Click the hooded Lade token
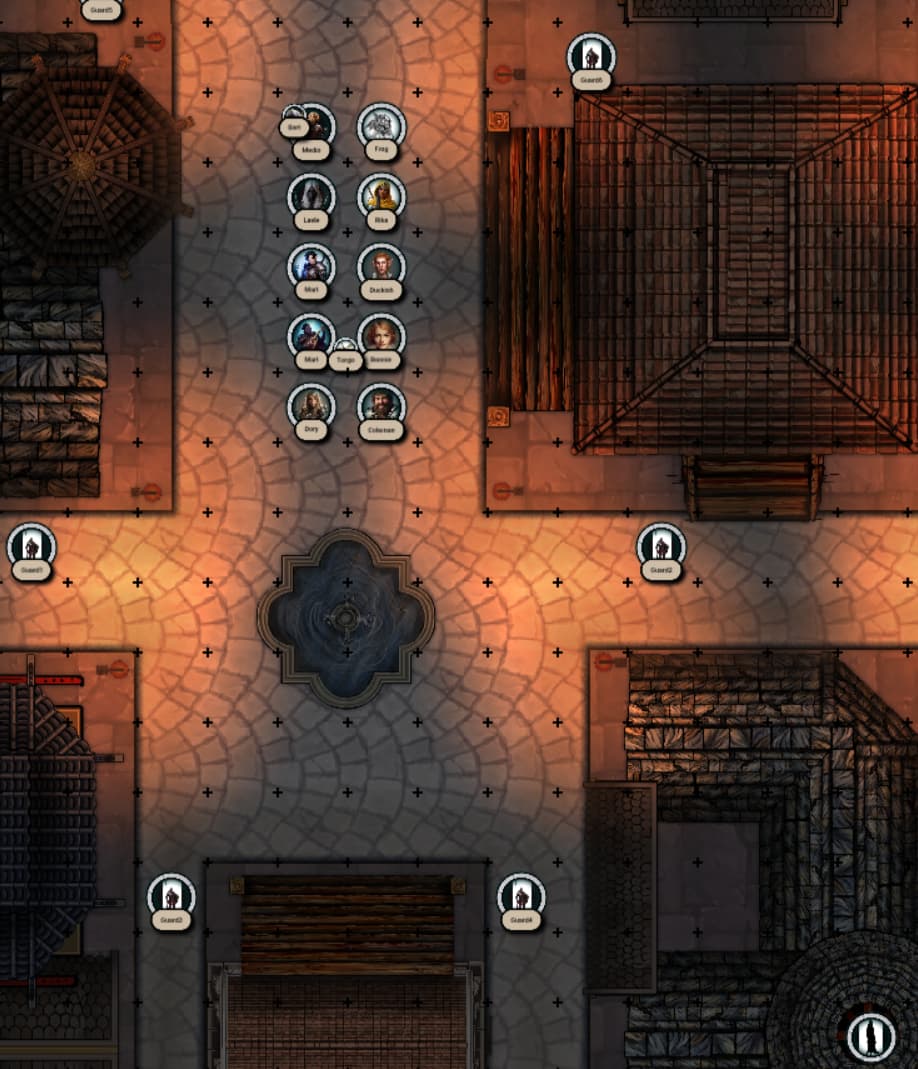This screenshot has width=918, height=1069. coord(311,196)
